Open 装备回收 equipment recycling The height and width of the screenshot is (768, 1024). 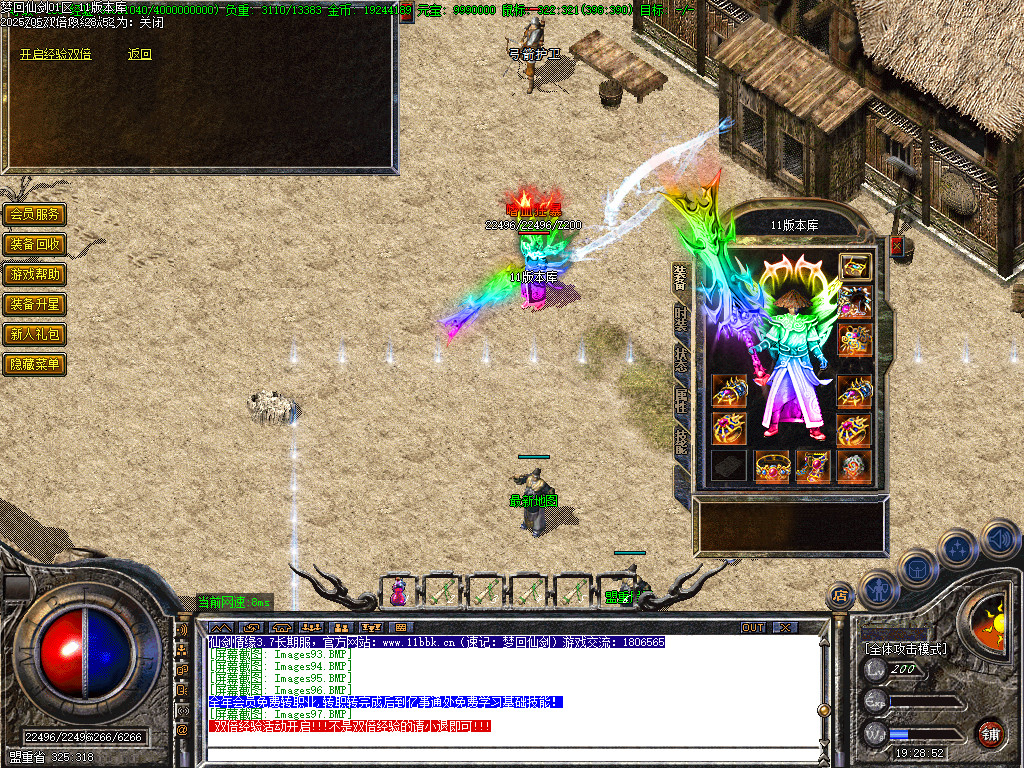[35, 244]
